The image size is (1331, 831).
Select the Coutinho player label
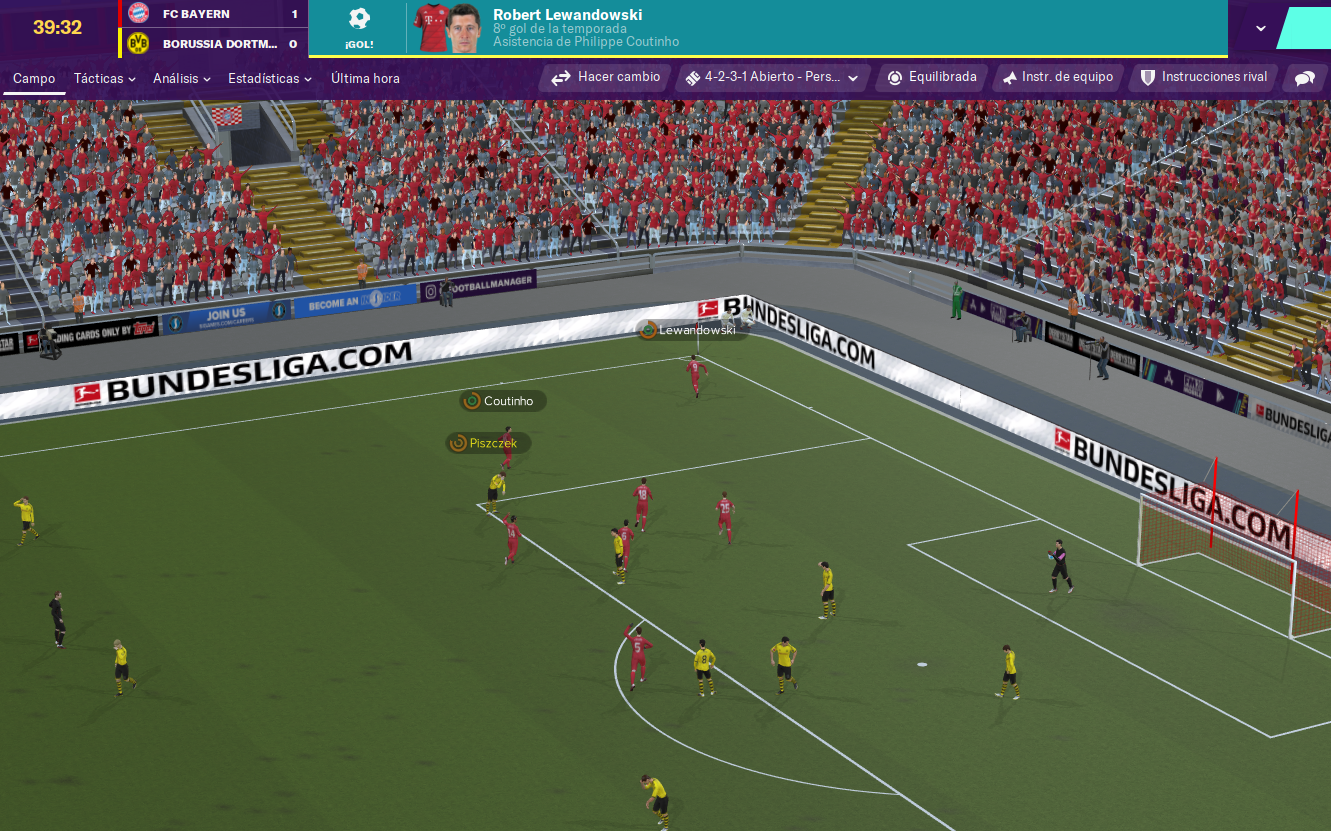click(x=506, y=401)
